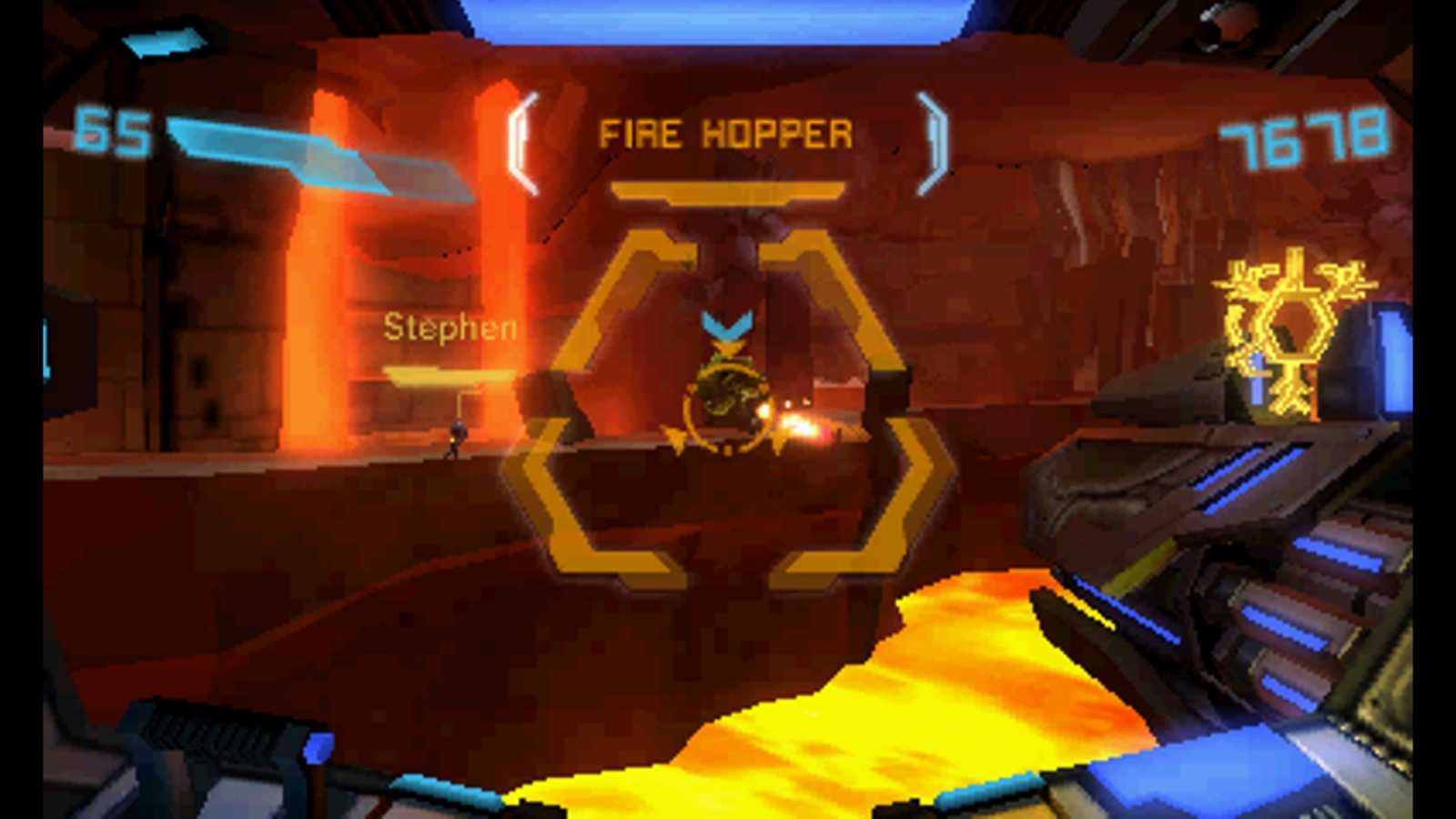1456x819 pixels.
Task: Toggle the Stephen player nametag visibility
Action: pyautogui.click(x=450, y=329)
